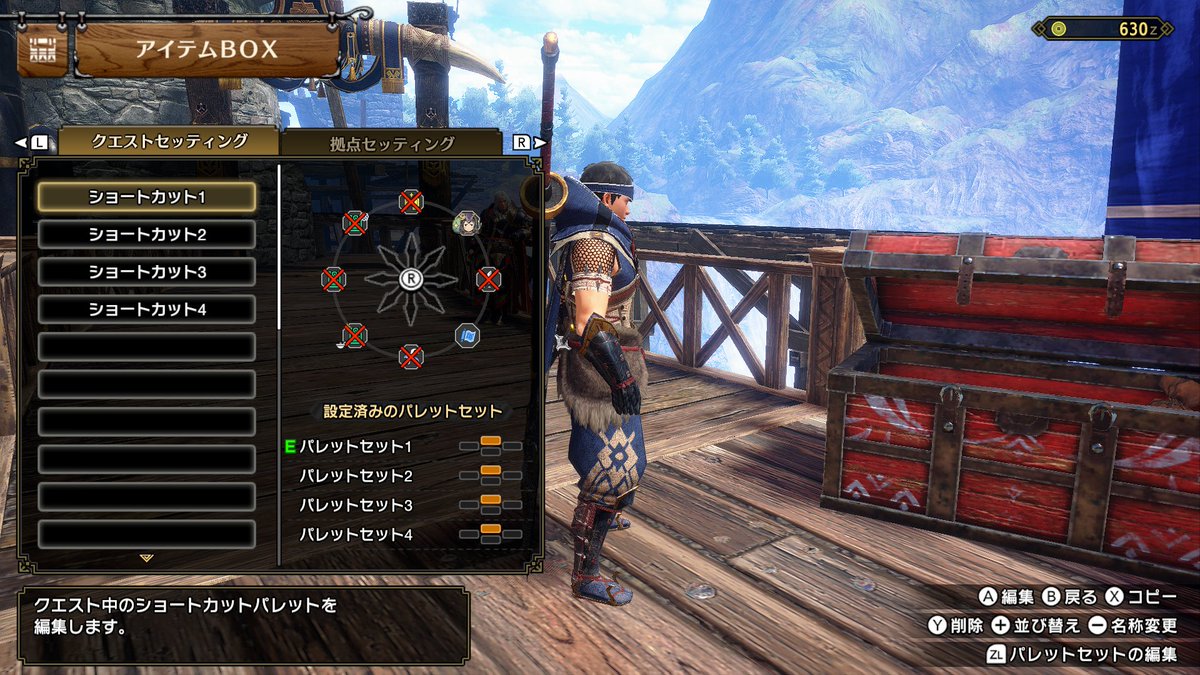Image resolution: width=1200 pixels, height=675 pixels.
Task: Choose パレットセット4 in the palette list
Action: [x=356, y=535]
